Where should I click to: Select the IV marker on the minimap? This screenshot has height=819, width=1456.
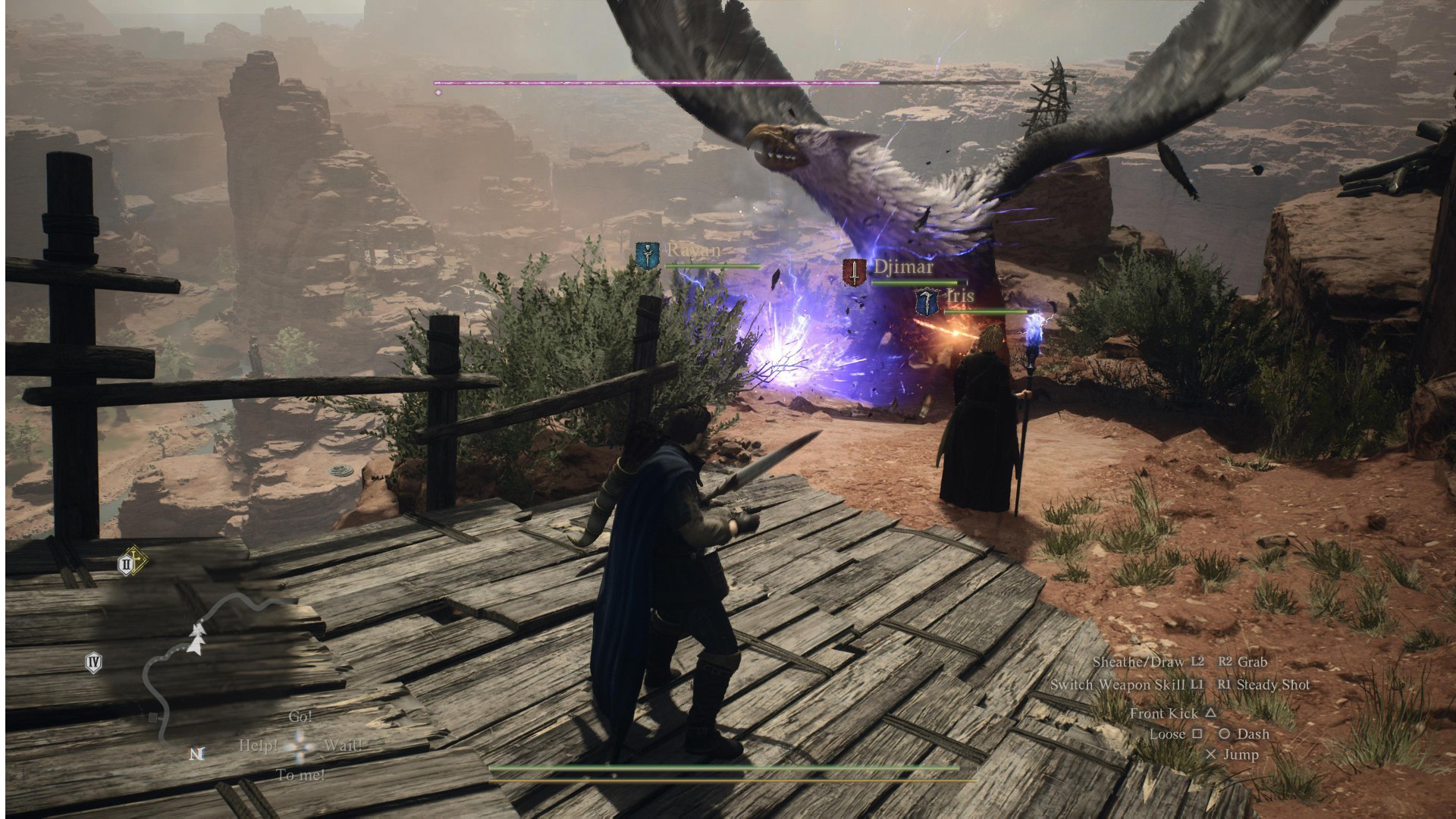pos(93,663)
